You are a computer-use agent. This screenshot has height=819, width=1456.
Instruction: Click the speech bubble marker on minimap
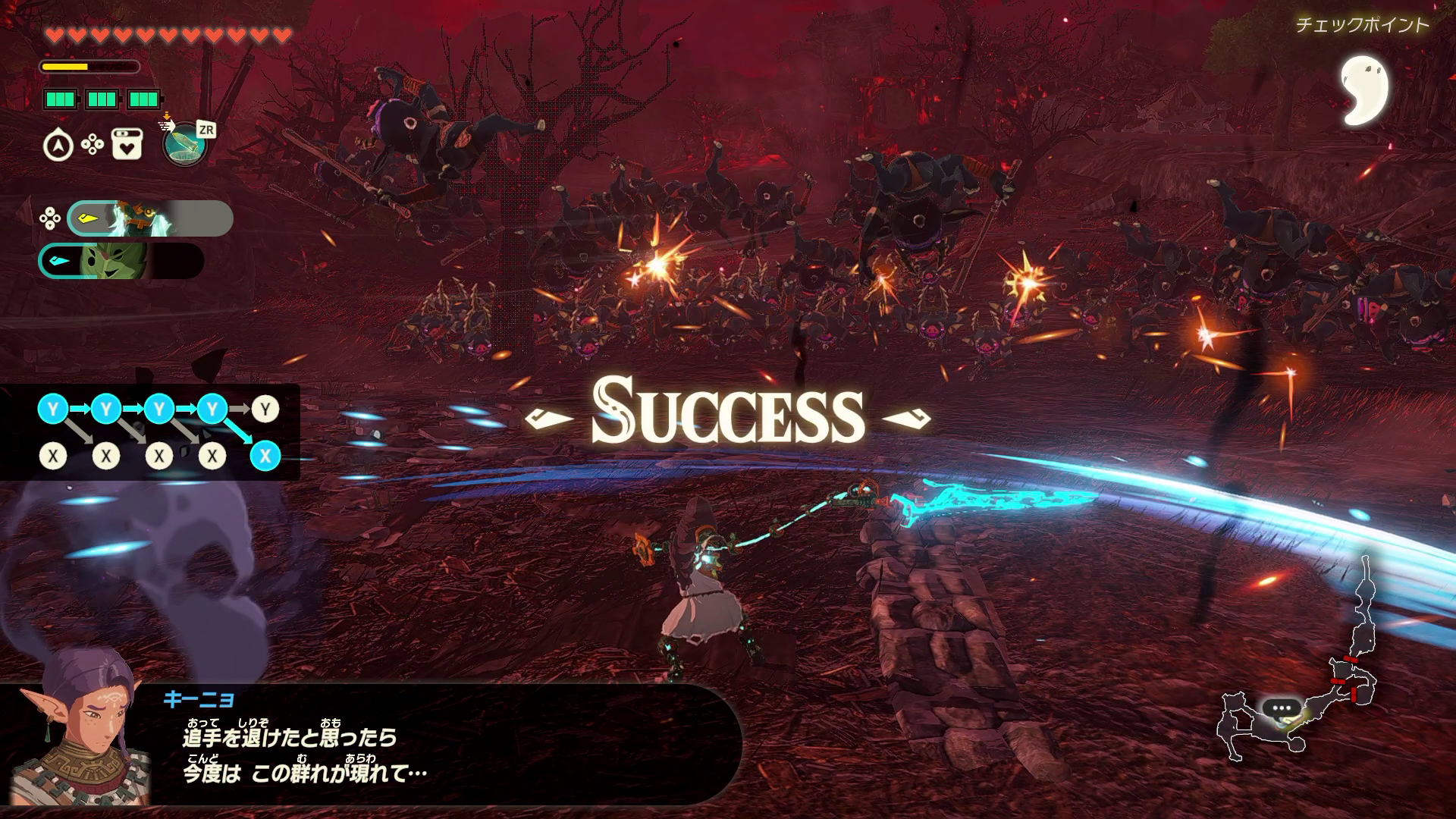[1281, 708]
